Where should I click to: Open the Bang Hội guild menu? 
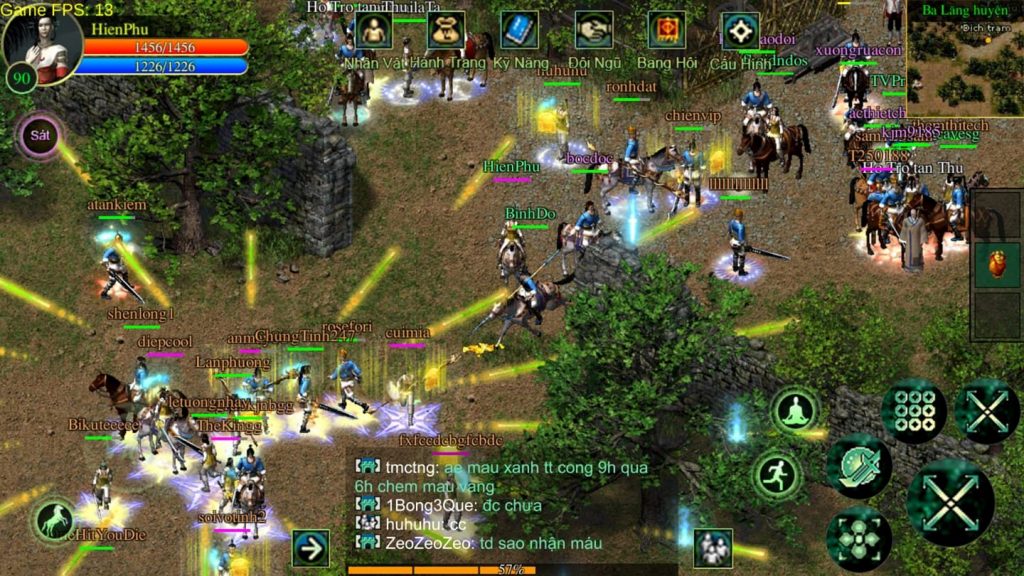click(666, 31)
